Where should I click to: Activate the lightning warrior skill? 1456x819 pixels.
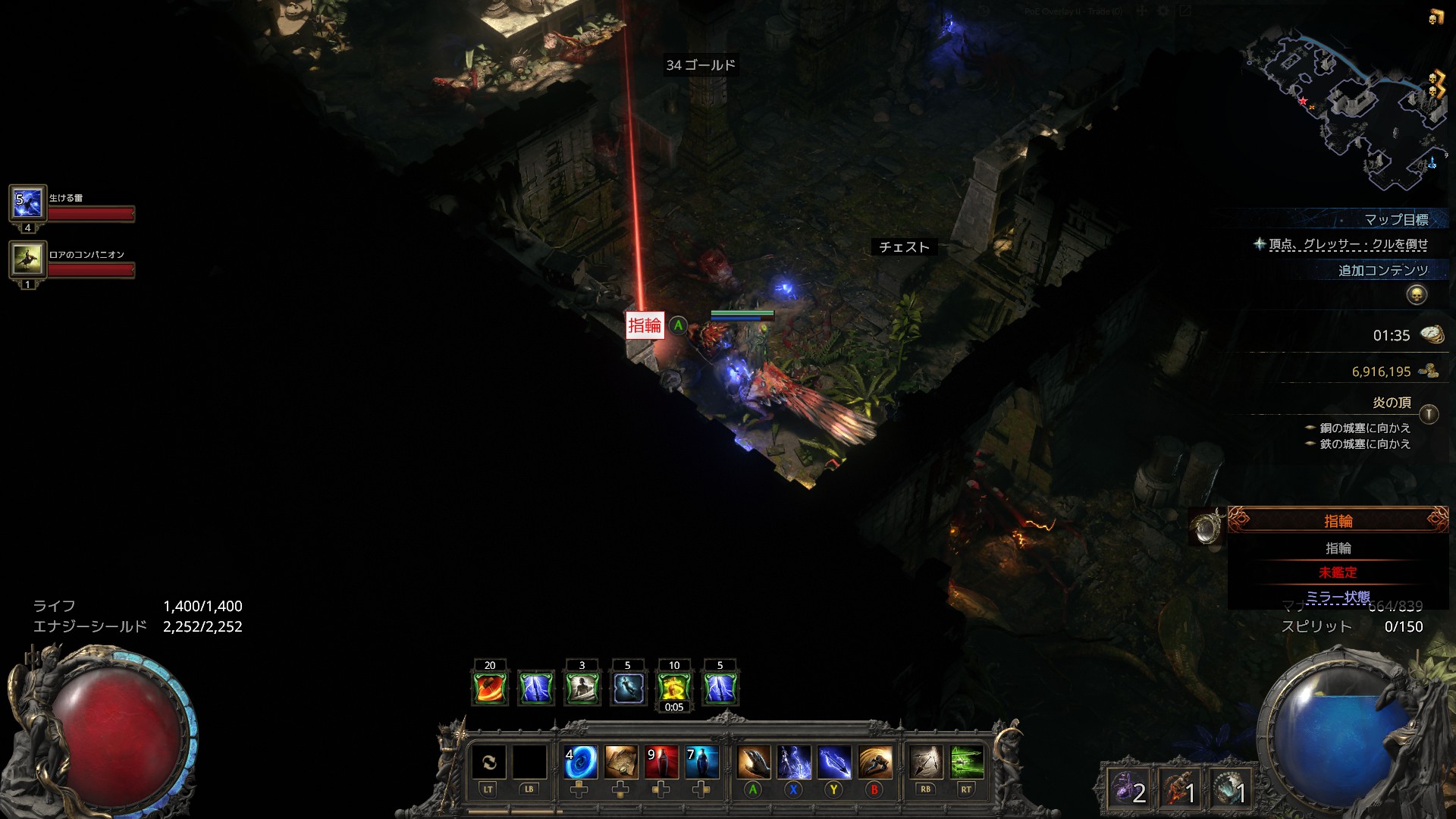pos(793,762)
